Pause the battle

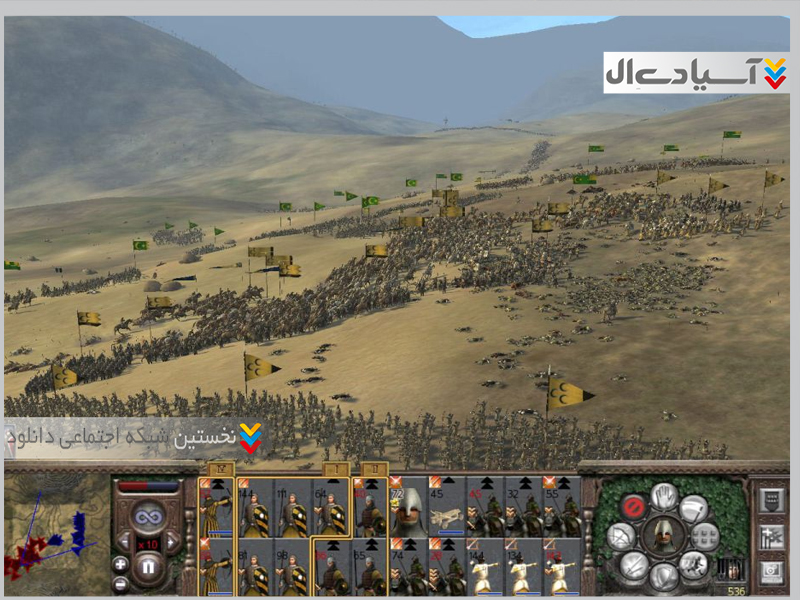point(148,568)
